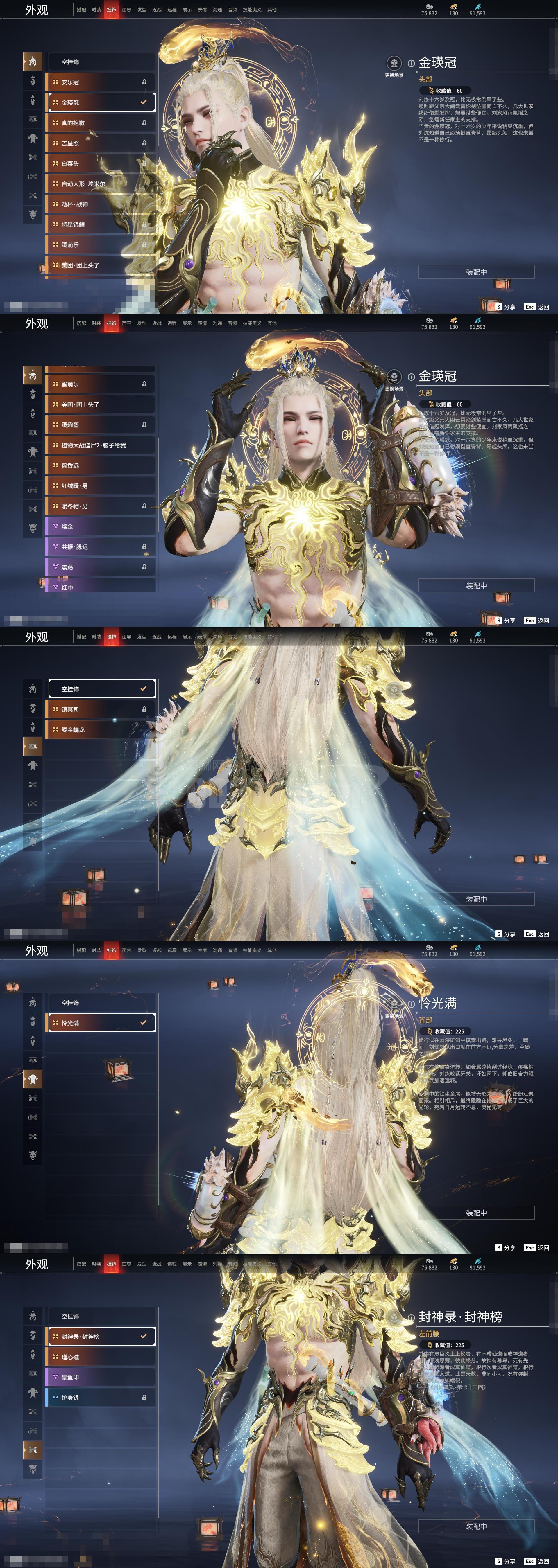Select the 将星锦鲤 entry
558x1568 pixels.
pos(101,225)
